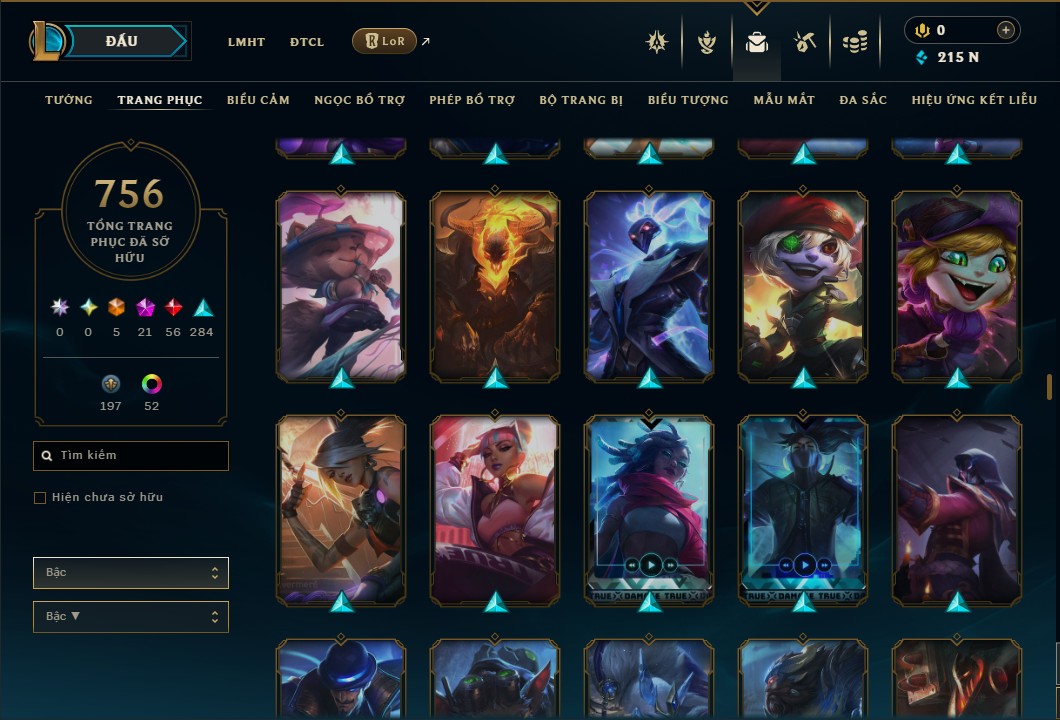Image resolution: width=1060 pixels, height=720 pixels.
Task: Select the HIỆU ỨNG KẾT LIỄU tab
Action: click(974, 100)
